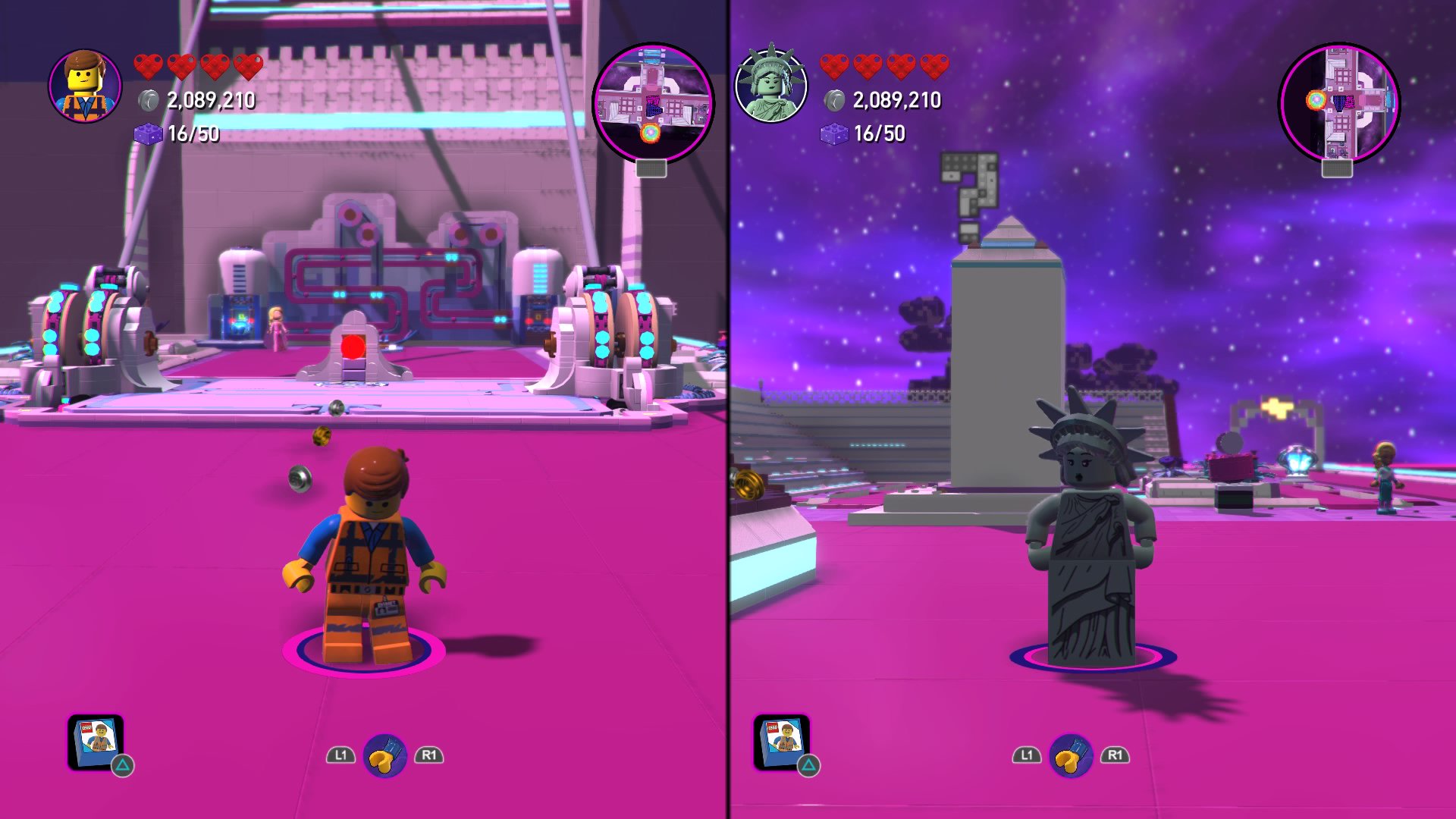The width and height of the screenshot is (1456, 819).
Task: Select the right player's yellow fist tool
Action: pos(1071,755)
